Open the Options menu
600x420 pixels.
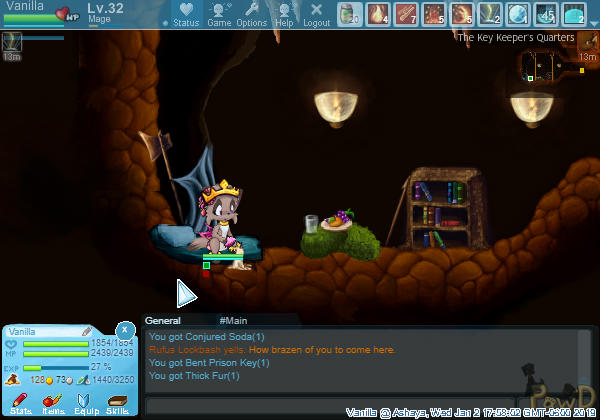click(251, 14)
